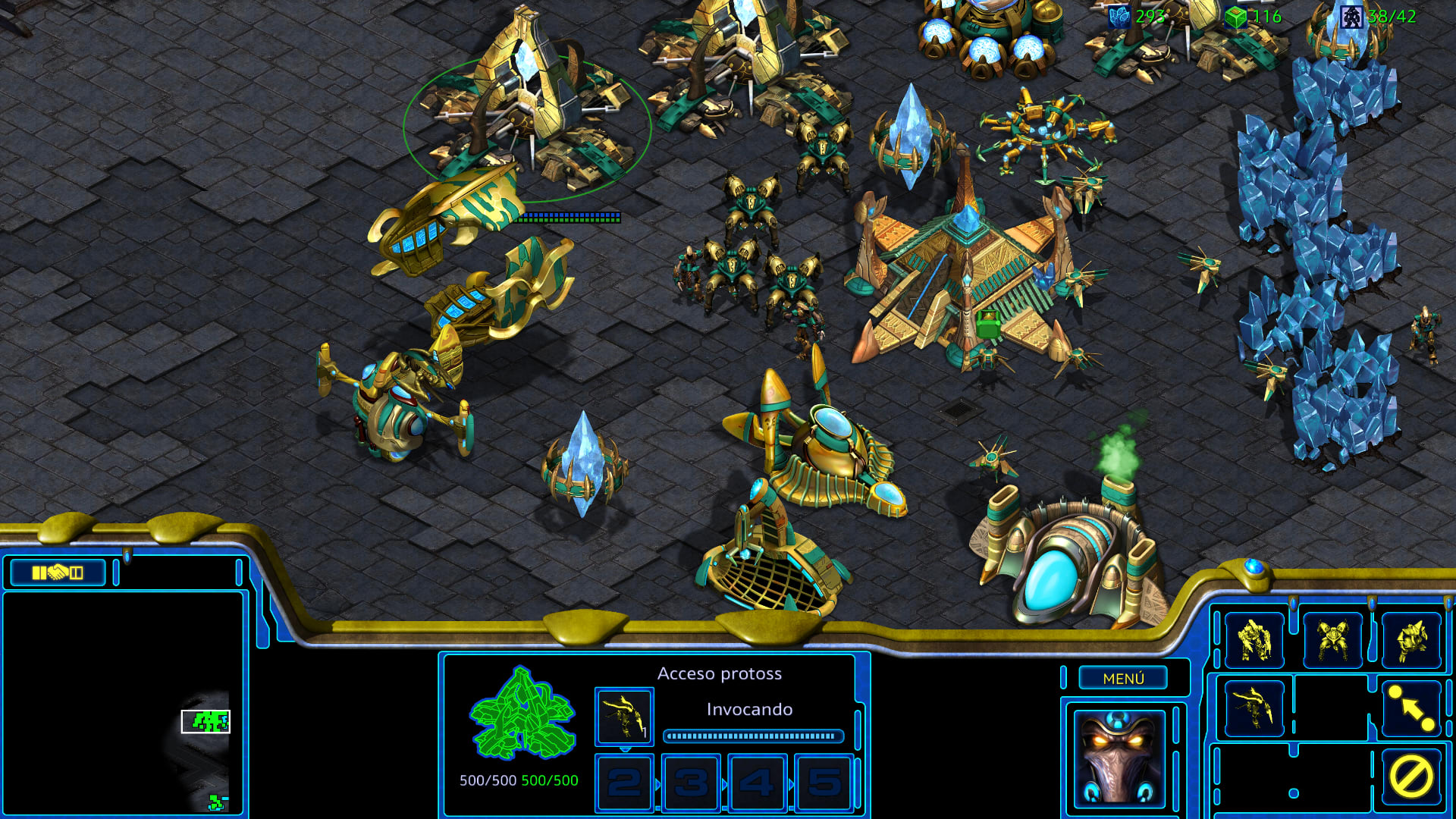1456x819 pixels.
Task: Open the MENÚ
Action: [x=1124, y=679]
